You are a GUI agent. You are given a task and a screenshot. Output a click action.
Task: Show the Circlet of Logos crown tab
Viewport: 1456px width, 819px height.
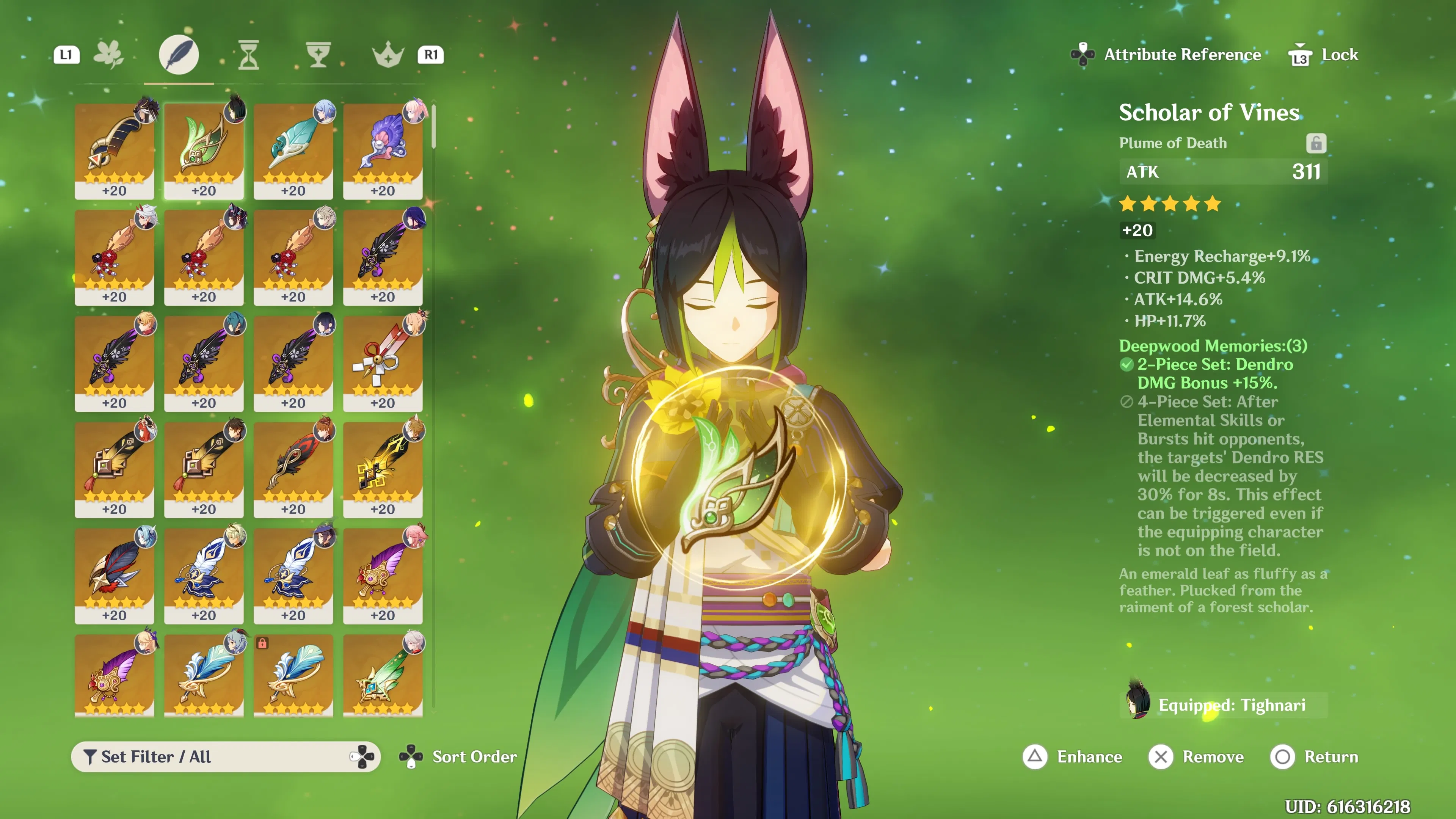pyautogui.click(x=388, y=55)
